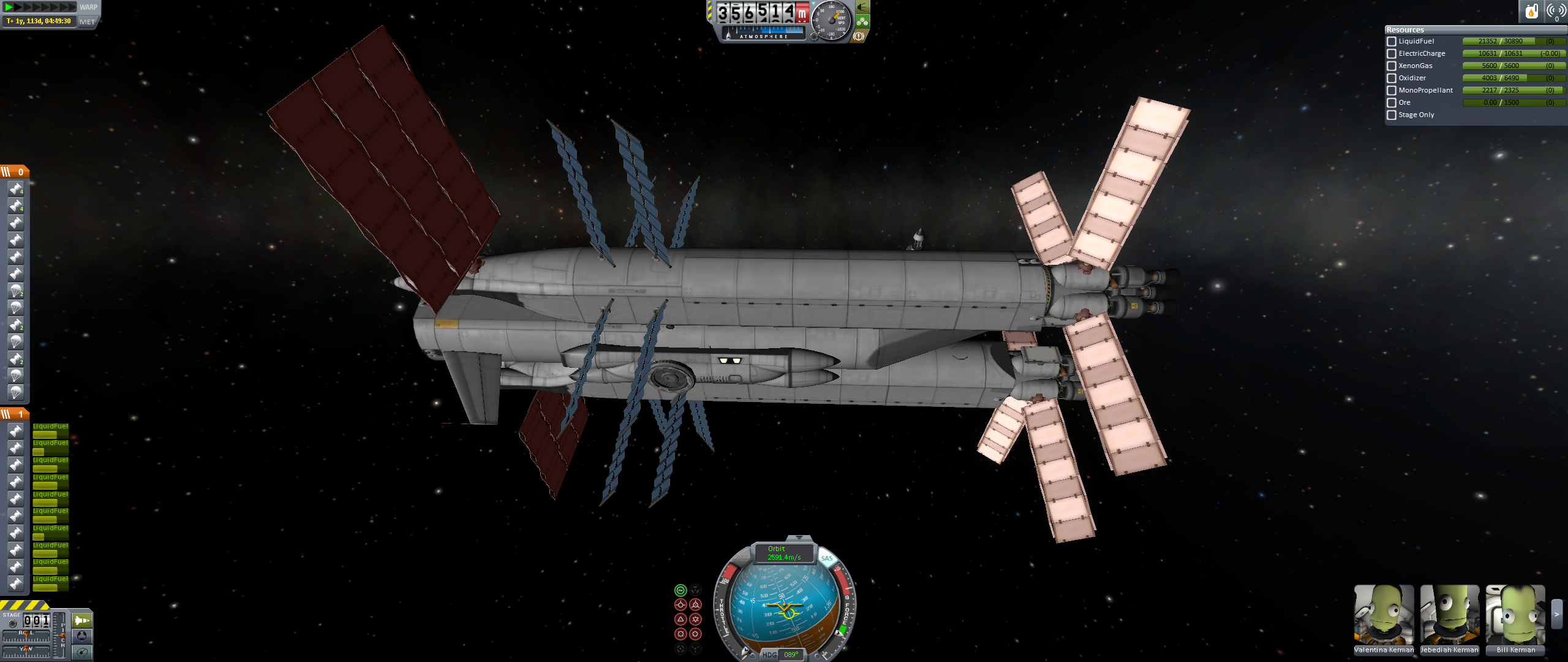The height and width of the screenshot is (662, 1568).
Task: Click the navball speed mode readout
Action: click(x=785, y=553)
